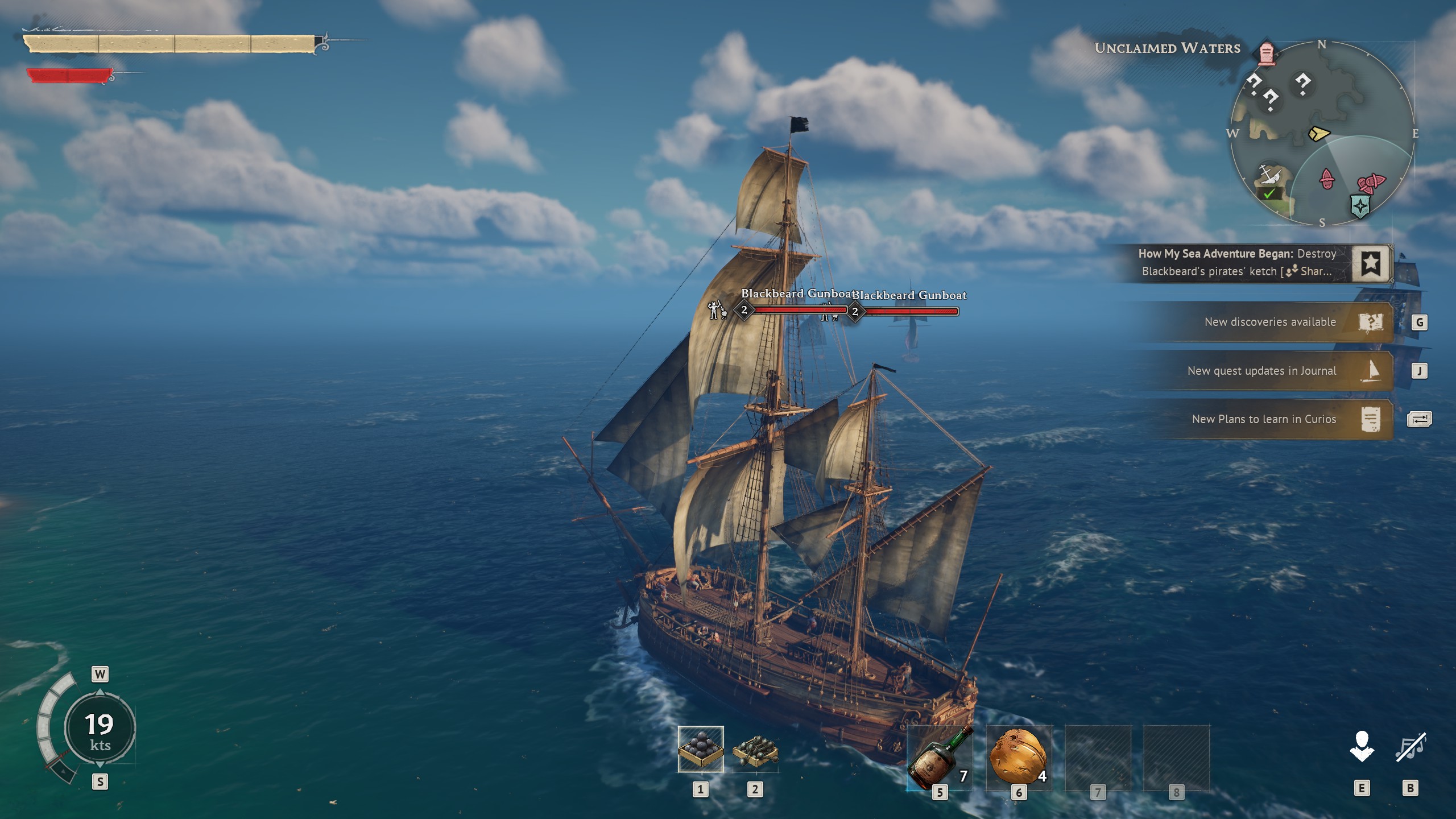Screen dimensions: 1456x819
Task: Click the teal compass-star marker on minimap
Action: point(1360,206)
